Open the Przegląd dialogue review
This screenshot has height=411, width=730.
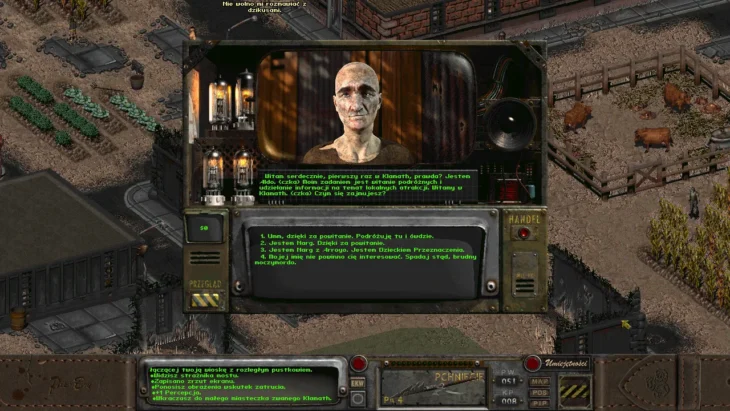point(204,296)
